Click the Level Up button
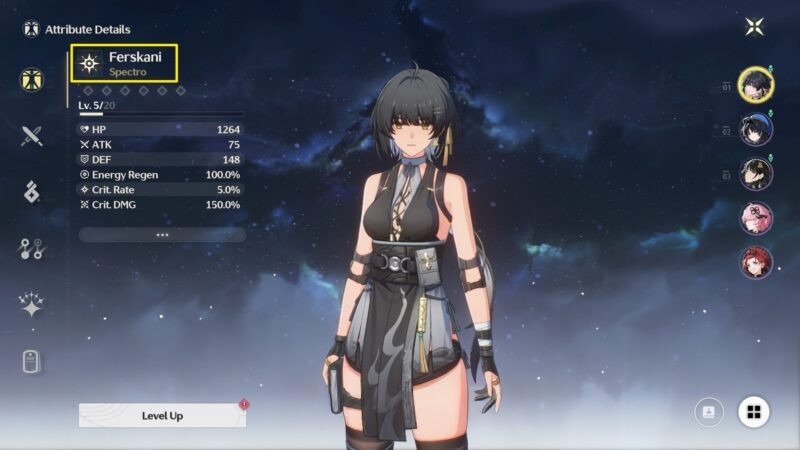Viewport: 800px width, 450px height. 162,415
